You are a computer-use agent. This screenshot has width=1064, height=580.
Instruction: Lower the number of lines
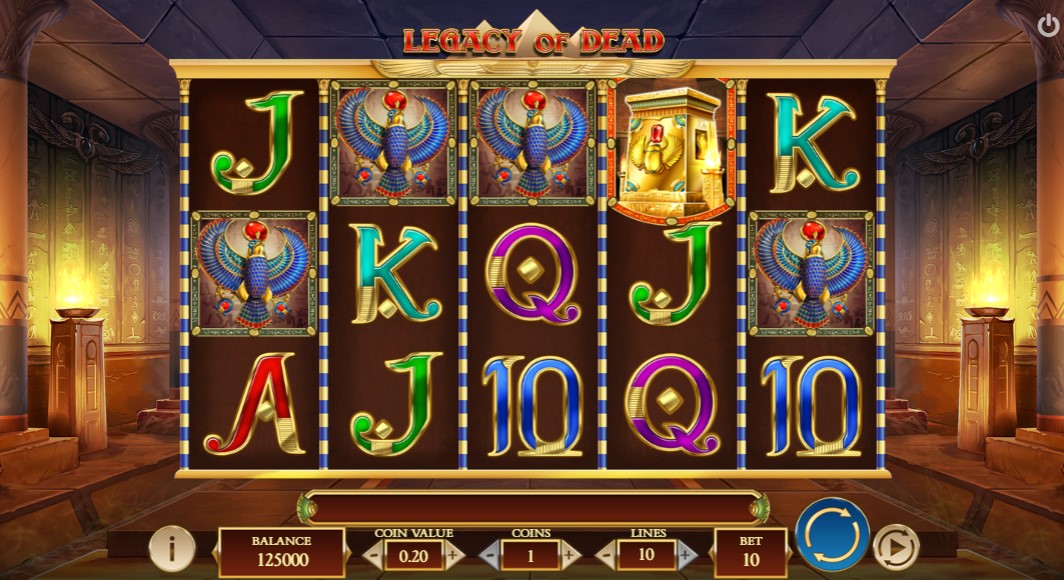(x=606, y=554)
